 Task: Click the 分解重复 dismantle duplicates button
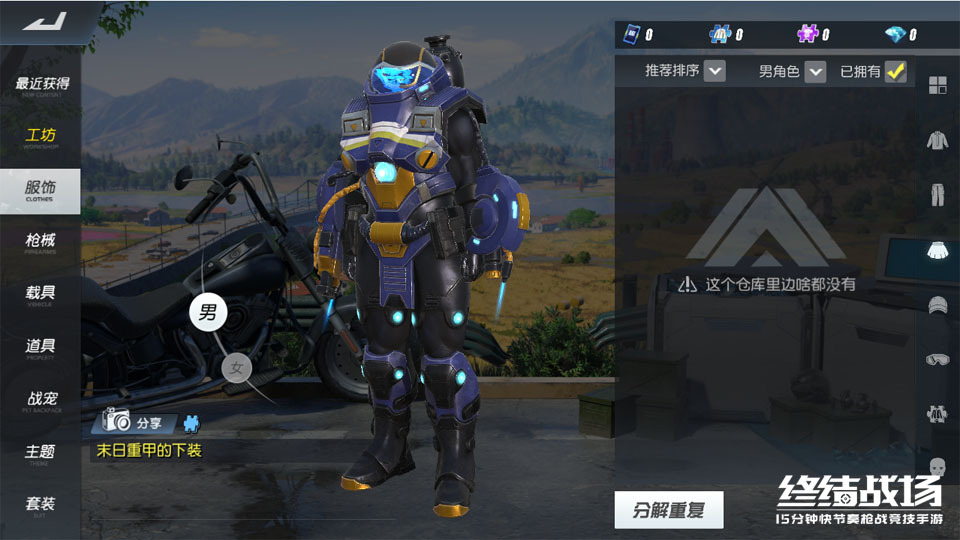[x=668, y=510]
